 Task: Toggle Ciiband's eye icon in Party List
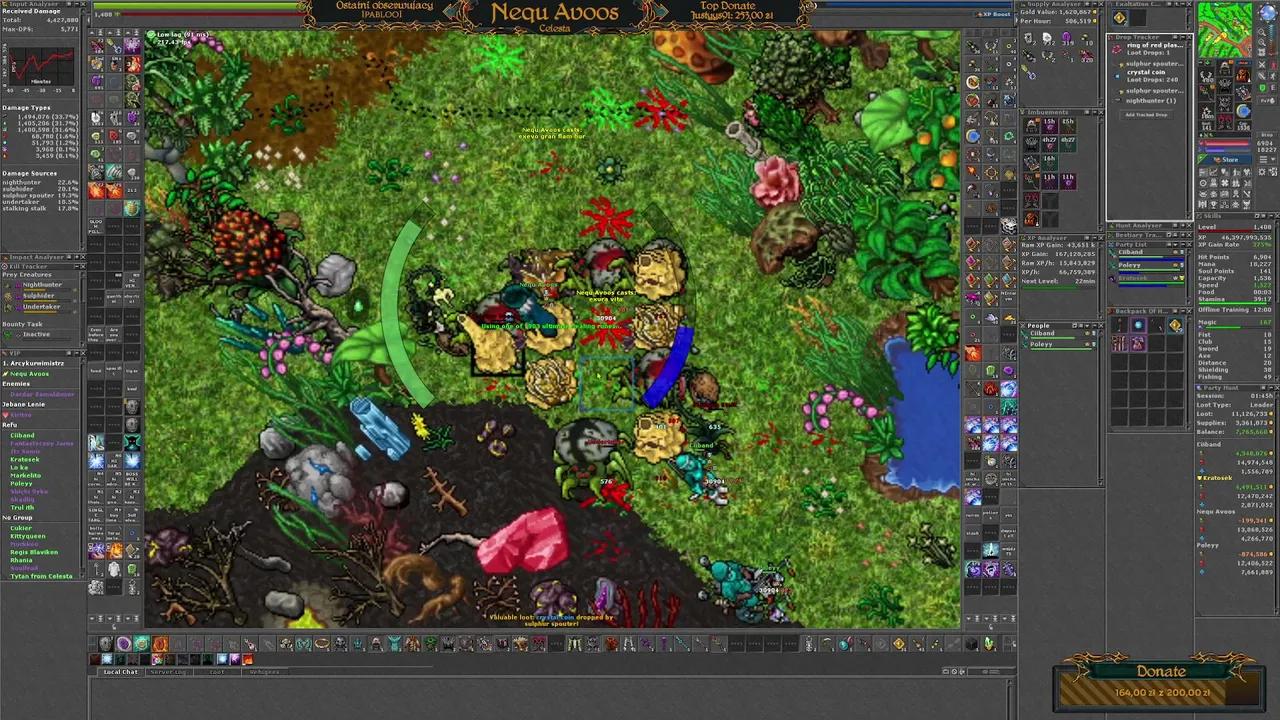point(1176,252)
